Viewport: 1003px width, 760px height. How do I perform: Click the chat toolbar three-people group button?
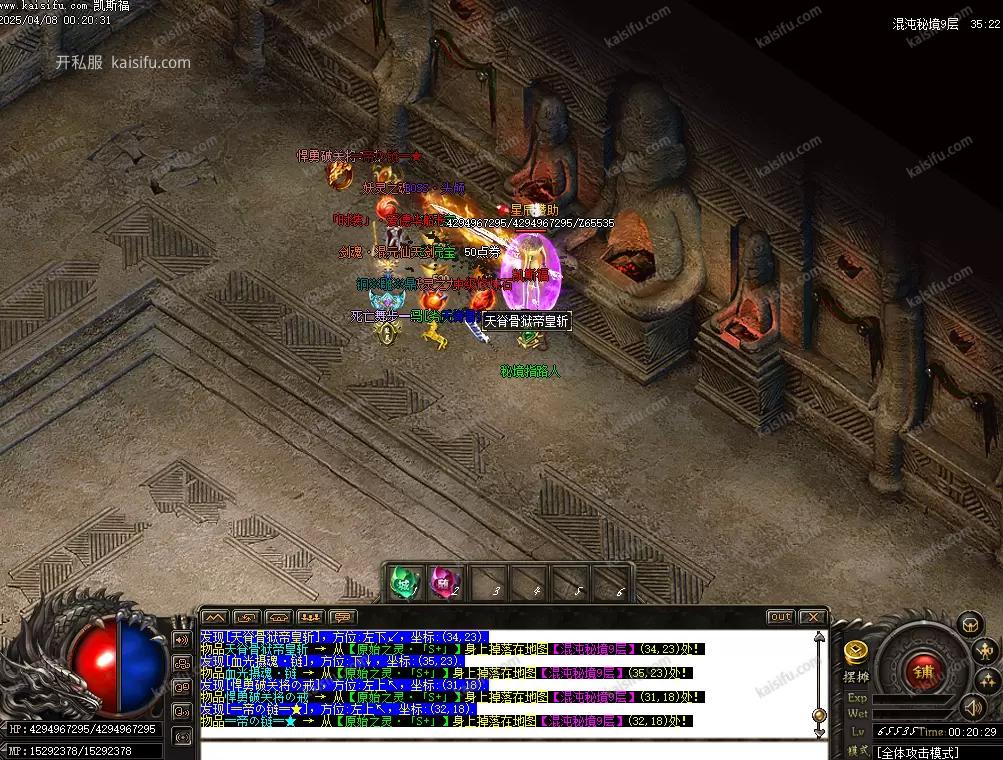coord(311,617)
